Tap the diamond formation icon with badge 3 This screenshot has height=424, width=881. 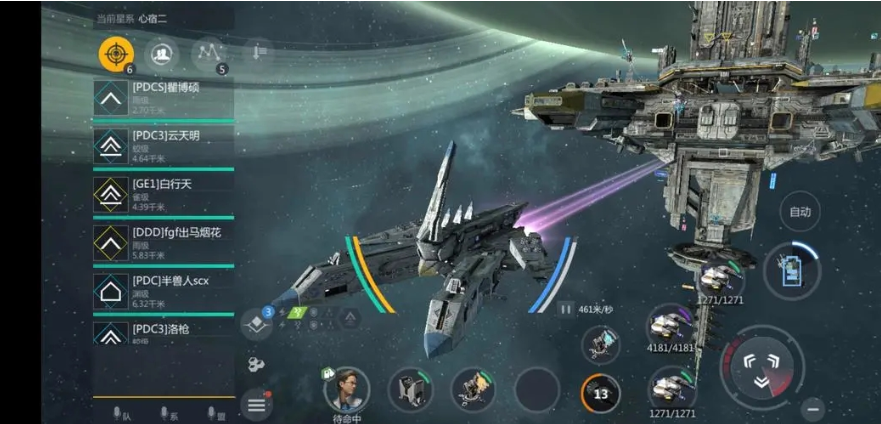[x=257, y=324]
